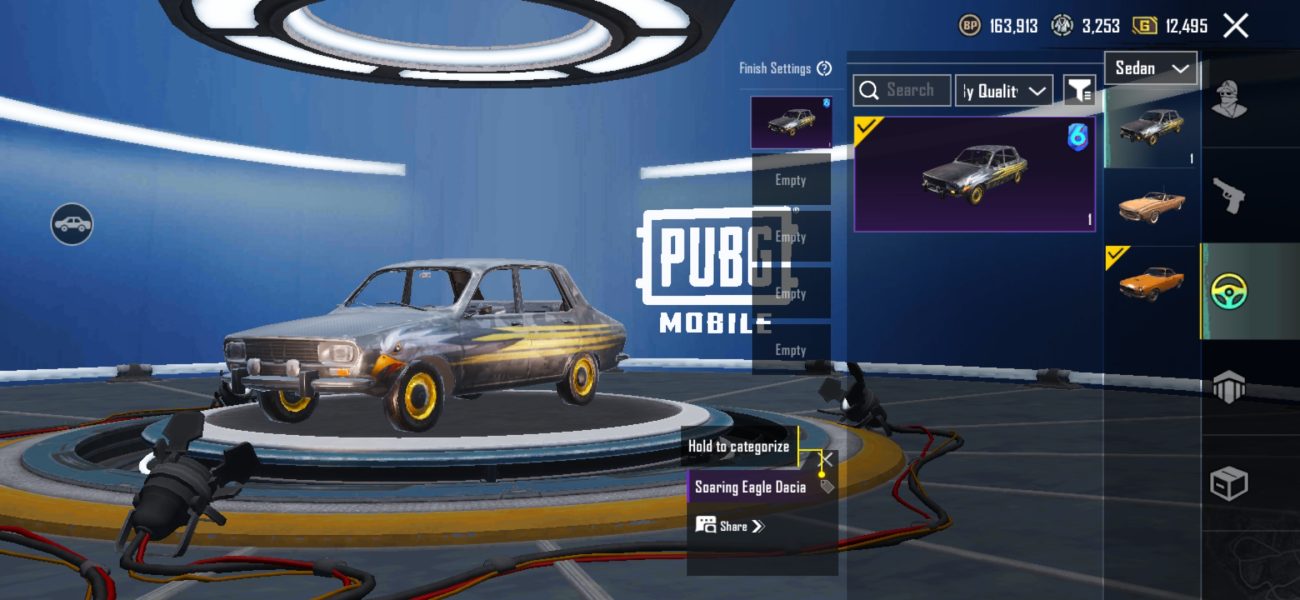This screenshot has width=1300, height=600.
Task: Choose the orange convertible vehicle thumbnail
Action: tap(1151, 205)
